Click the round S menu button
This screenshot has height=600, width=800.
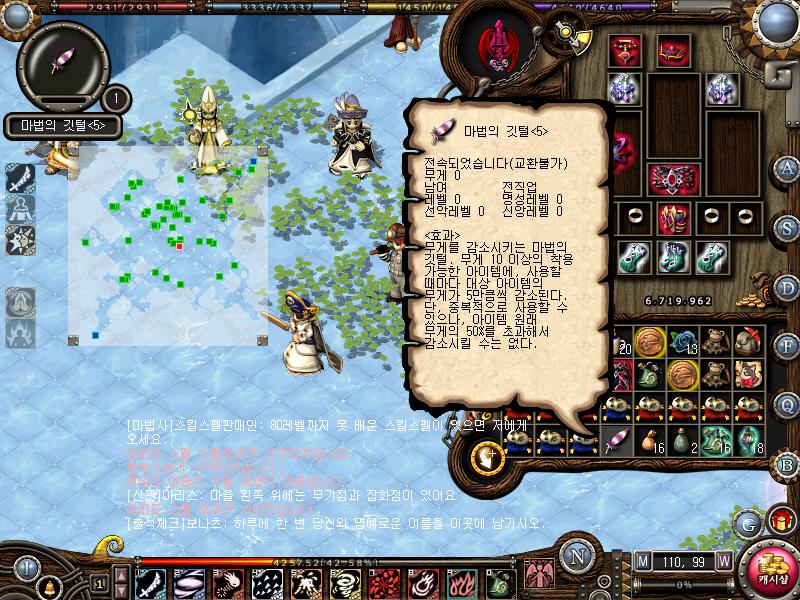789,227
